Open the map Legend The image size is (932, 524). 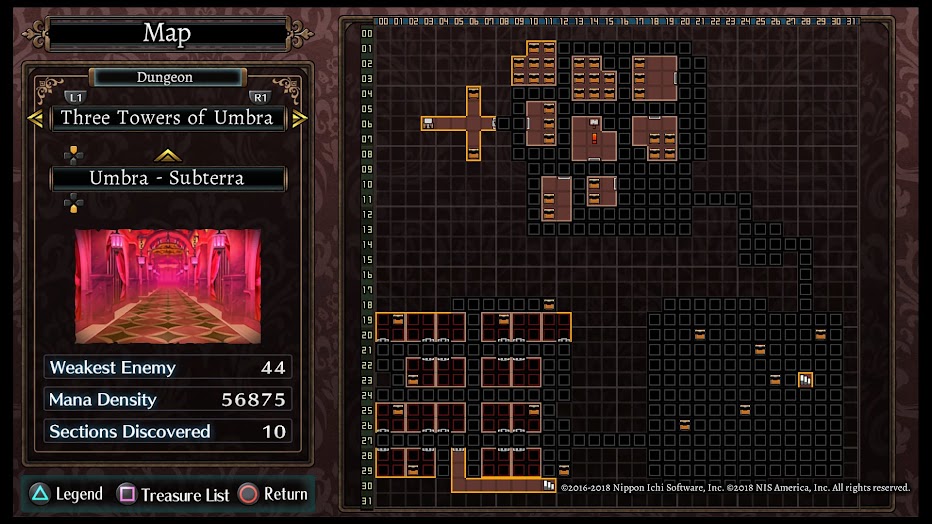(x=66, y=494)
